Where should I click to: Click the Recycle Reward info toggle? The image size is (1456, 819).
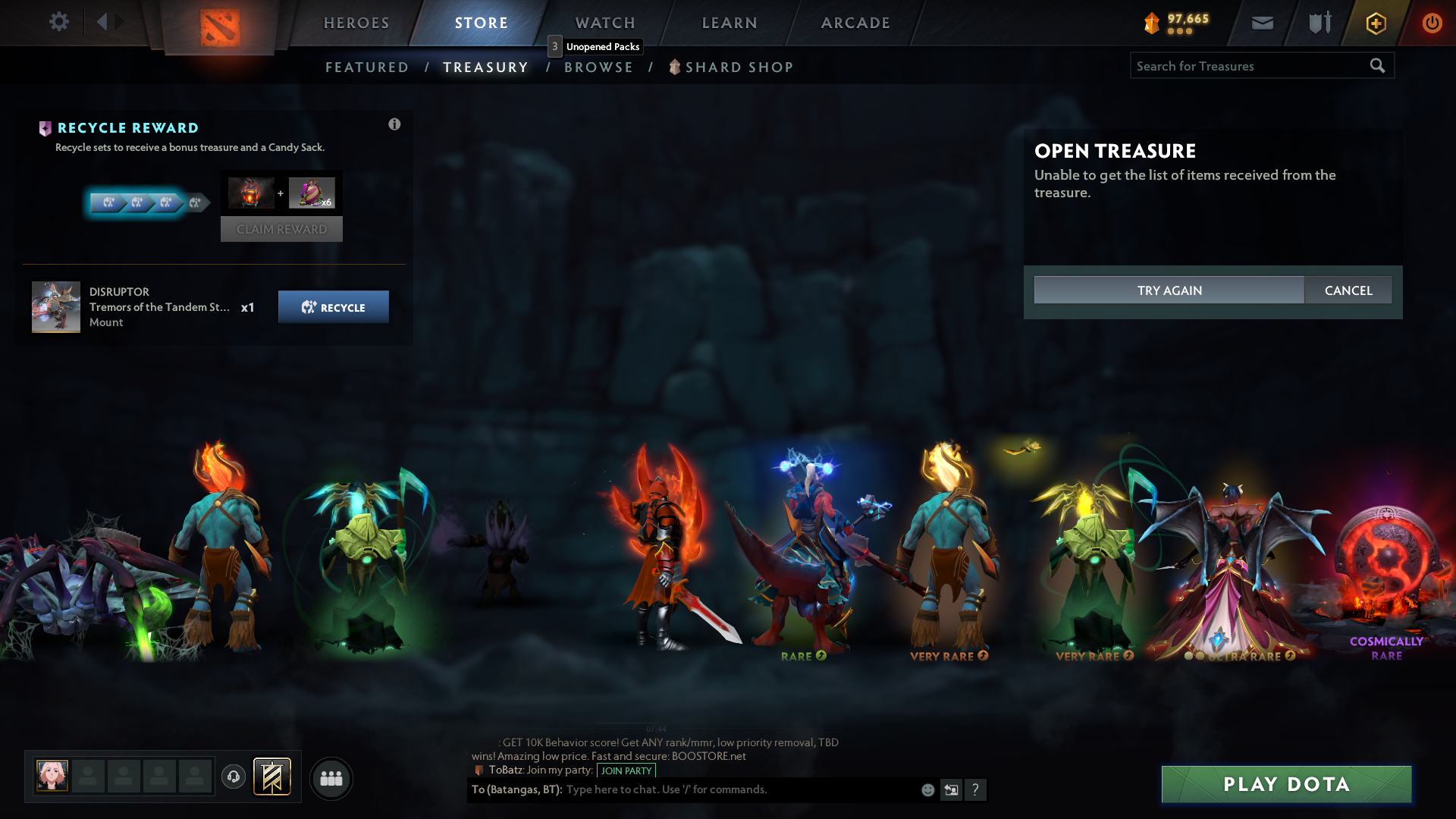pos(394,124)
